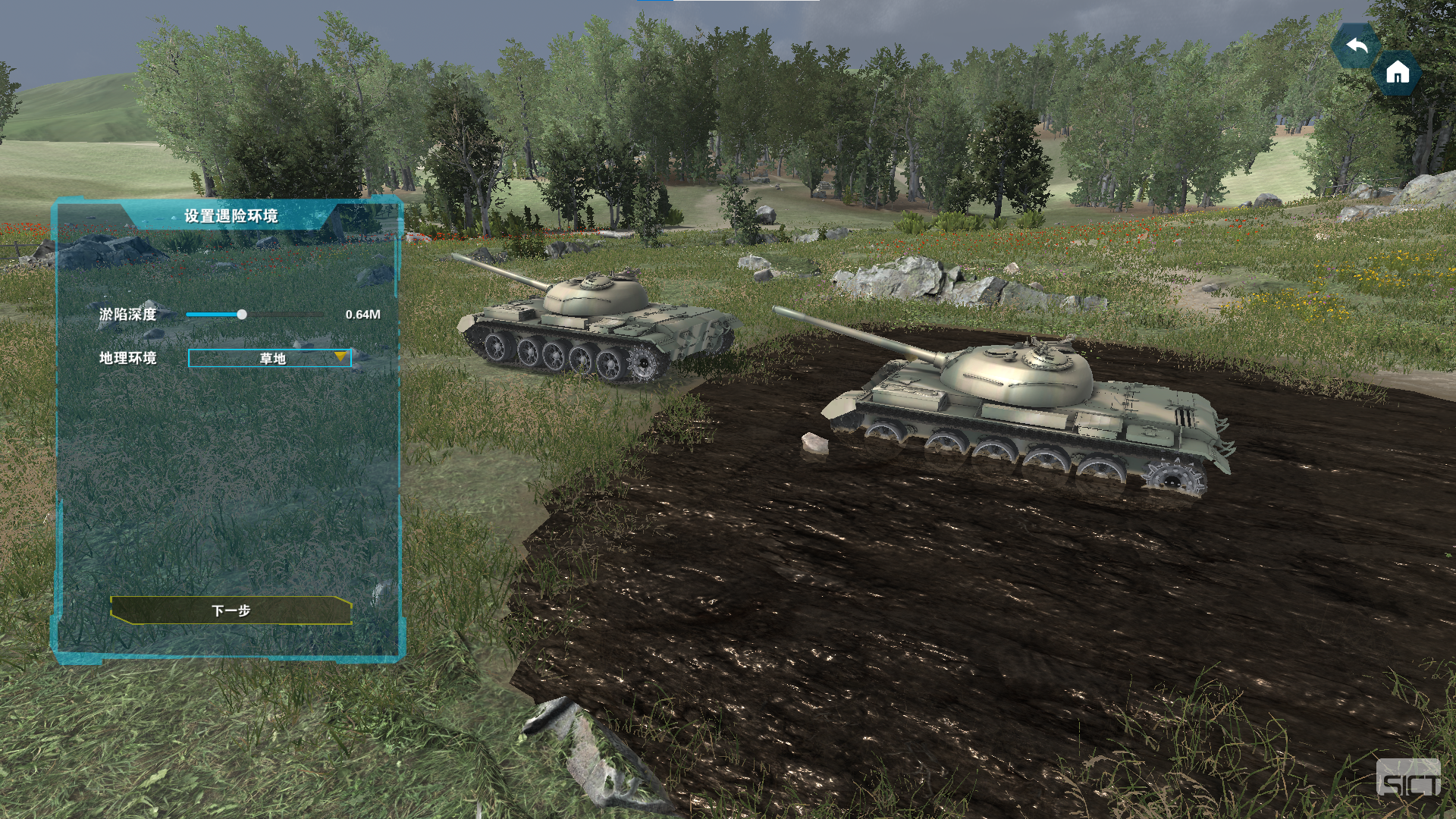Return to the home screen
Viewport: 1456px width, 819px height.
(x=1397, y=73)
